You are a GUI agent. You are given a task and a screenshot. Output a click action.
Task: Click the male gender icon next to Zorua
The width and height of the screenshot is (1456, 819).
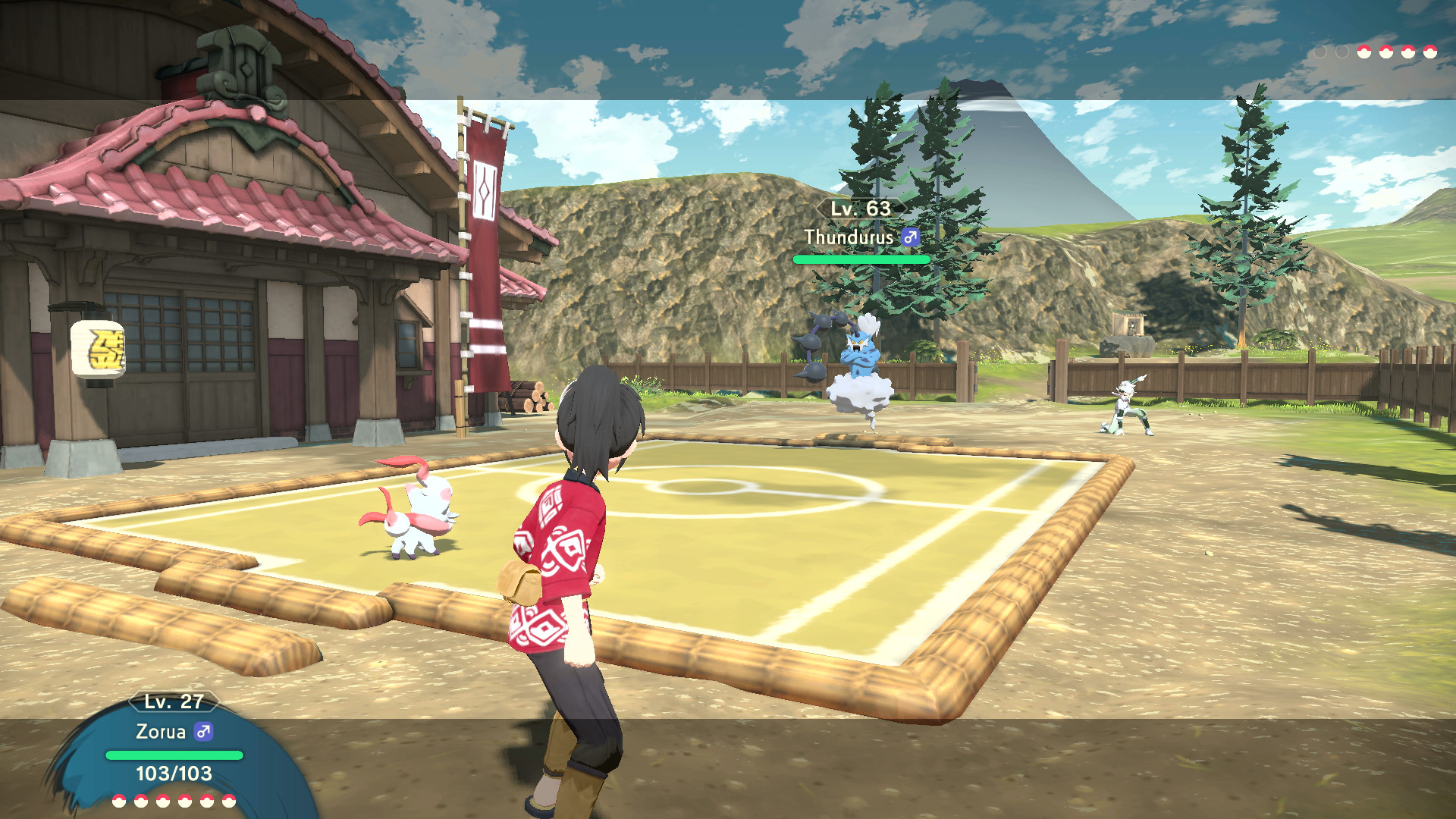[x=202, y=731]
